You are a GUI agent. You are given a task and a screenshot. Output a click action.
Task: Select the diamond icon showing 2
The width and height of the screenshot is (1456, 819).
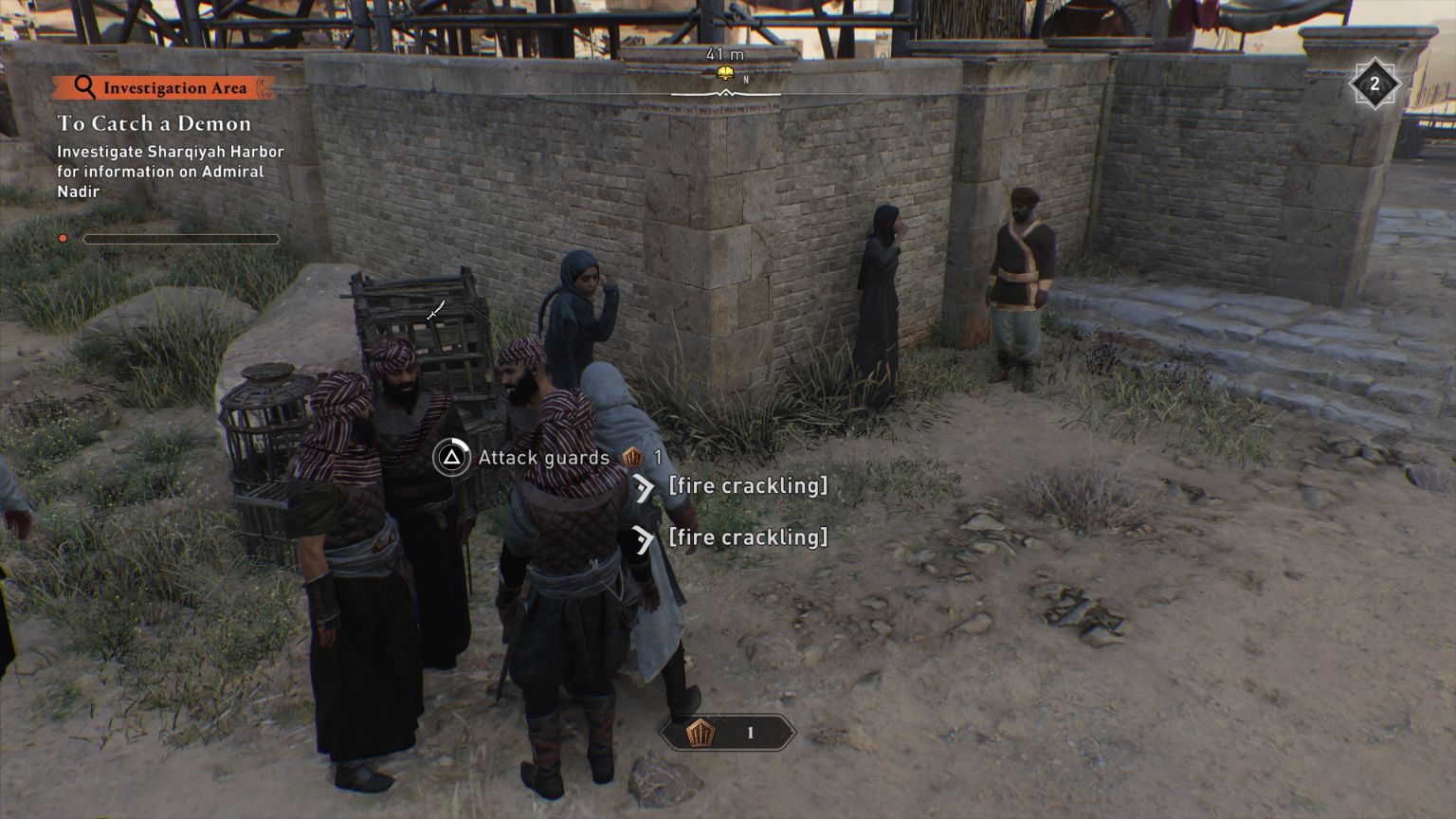pyautogui.click(x=1374, y=85)
